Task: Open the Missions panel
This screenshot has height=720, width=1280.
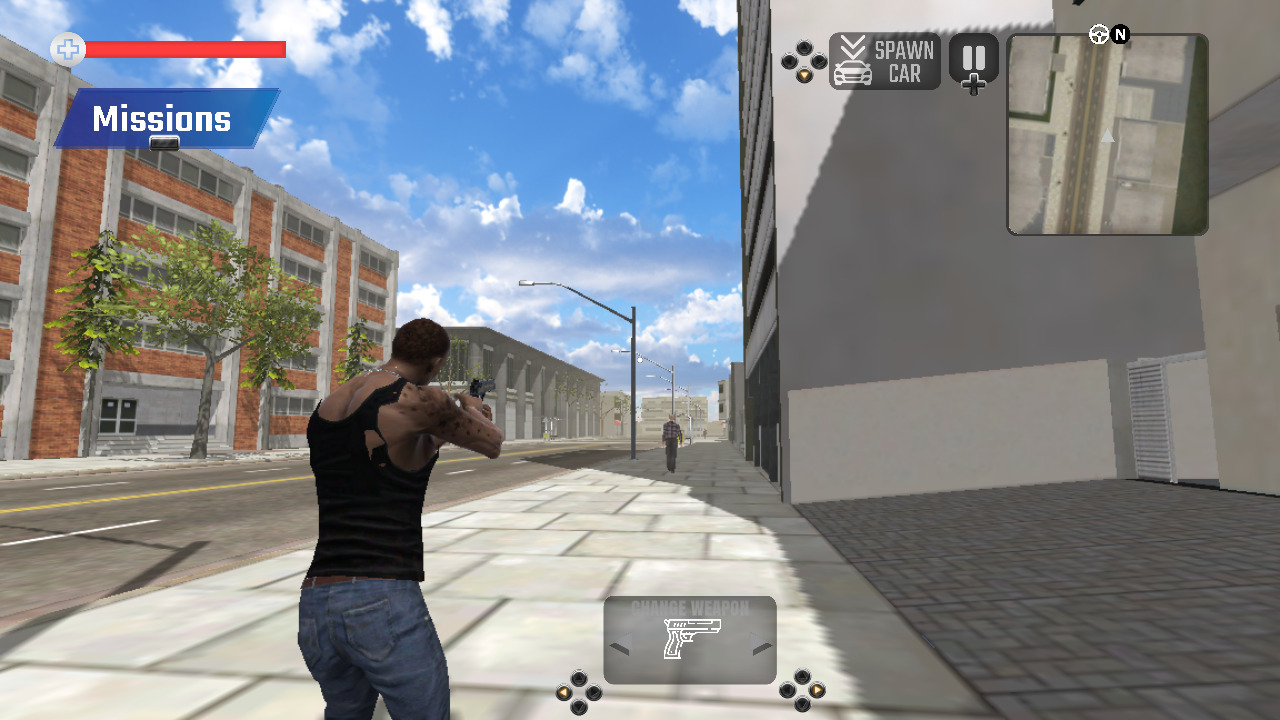Action: (160, 118)
